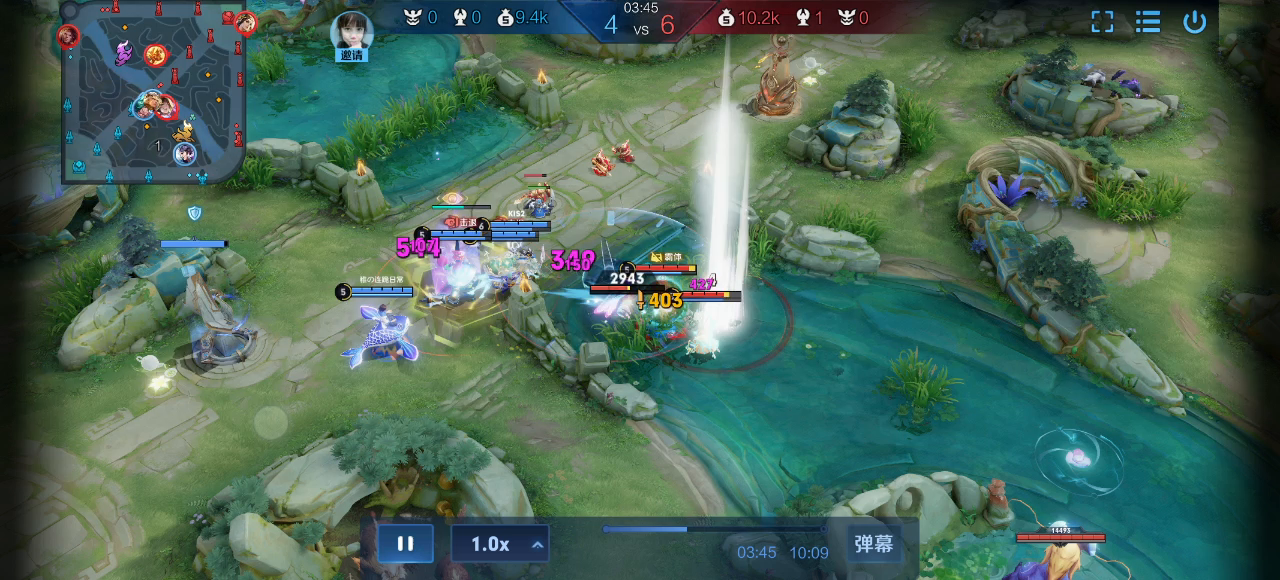Select the golden beast marker on the minimap
This screenshot has width=1280, height=580.
[x=183, y=131]
